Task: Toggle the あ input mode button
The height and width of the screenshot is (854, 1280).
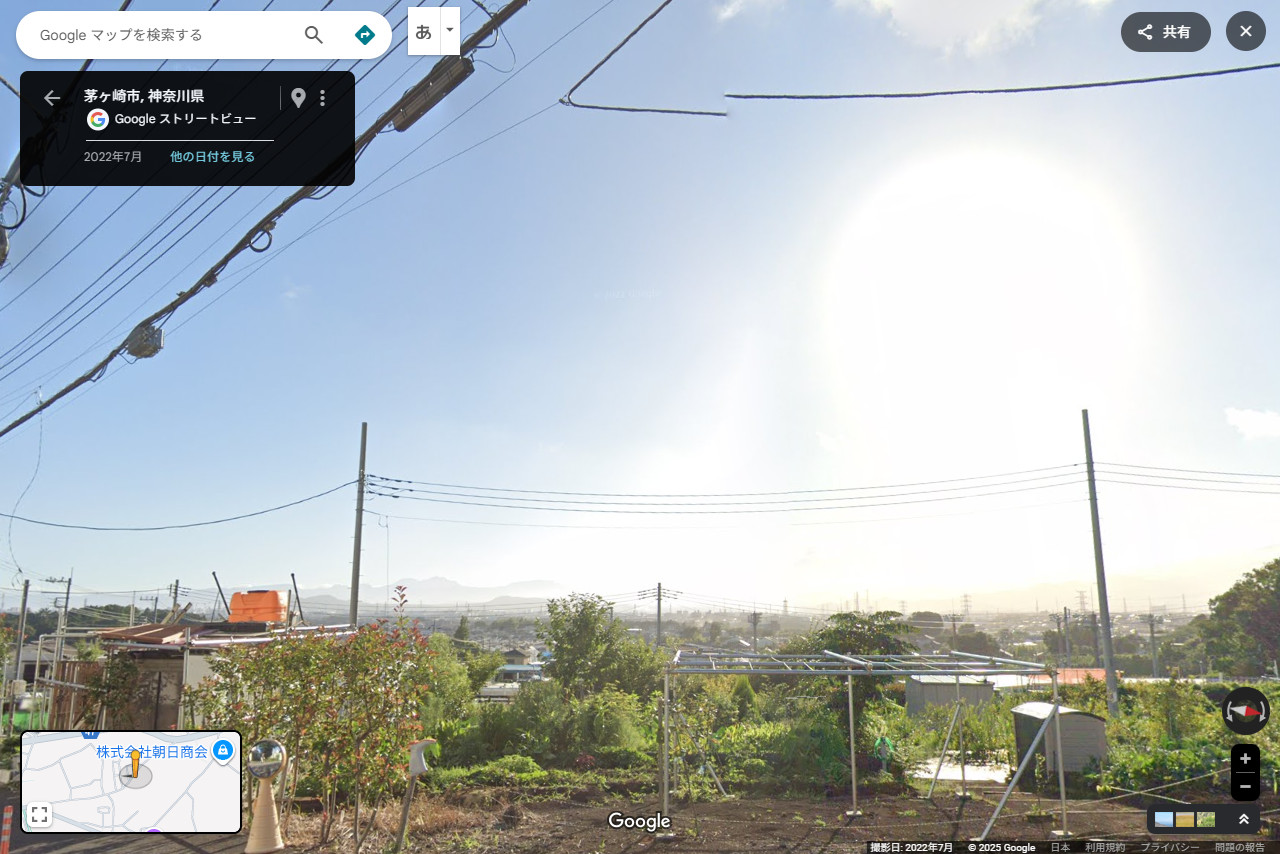Action: tap(423, 31)
